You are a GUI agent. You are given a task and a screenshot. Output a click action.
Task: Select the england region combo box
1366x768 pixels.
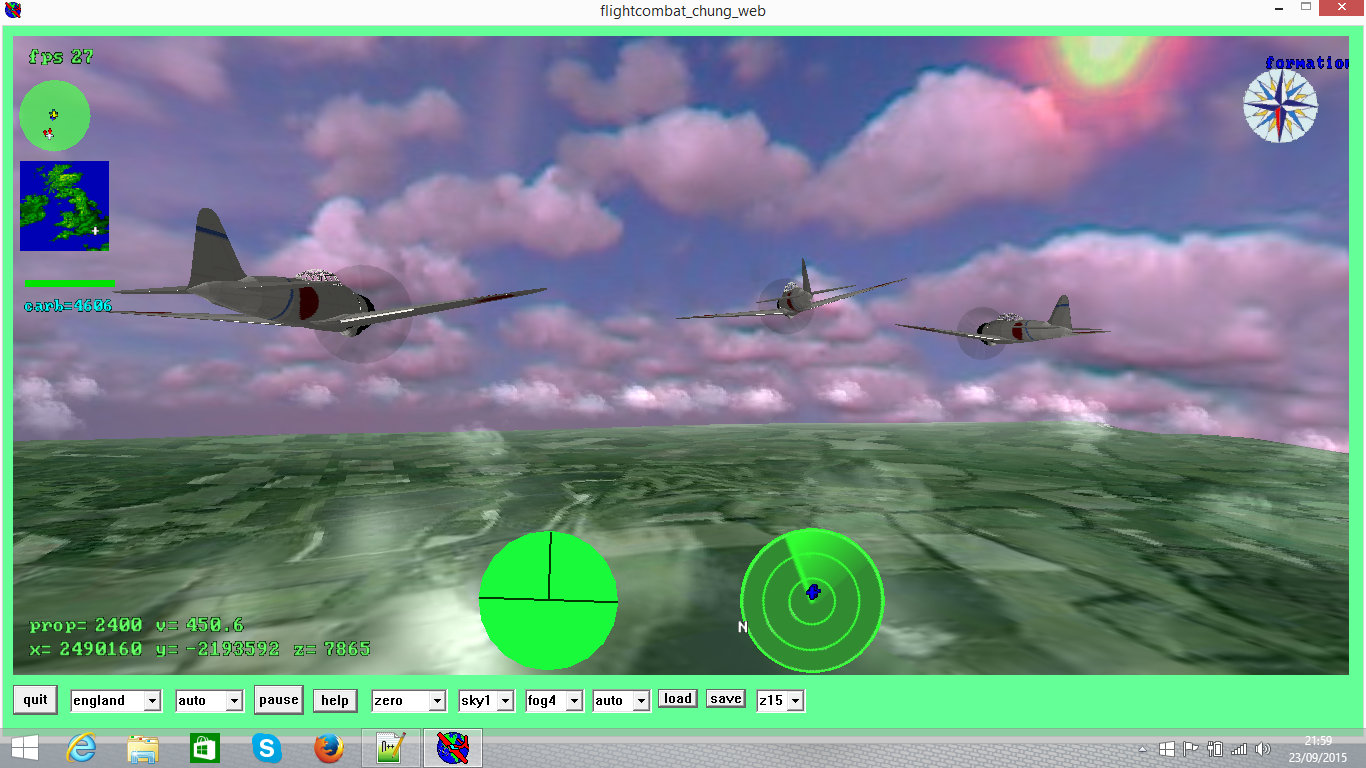tap(115, 701)
